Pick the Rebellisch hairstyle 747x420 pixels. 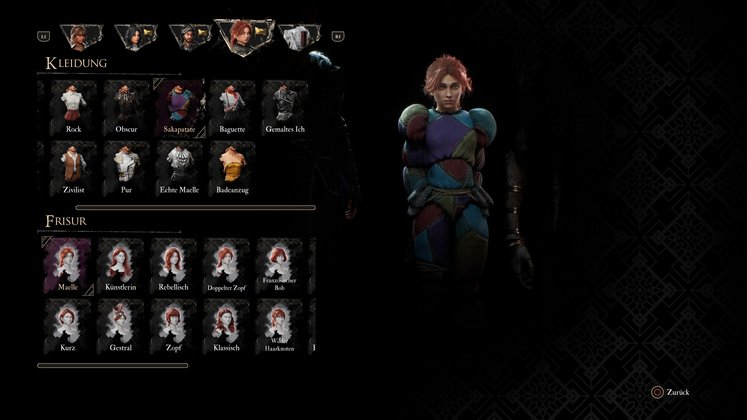click(x=174, y=263)
